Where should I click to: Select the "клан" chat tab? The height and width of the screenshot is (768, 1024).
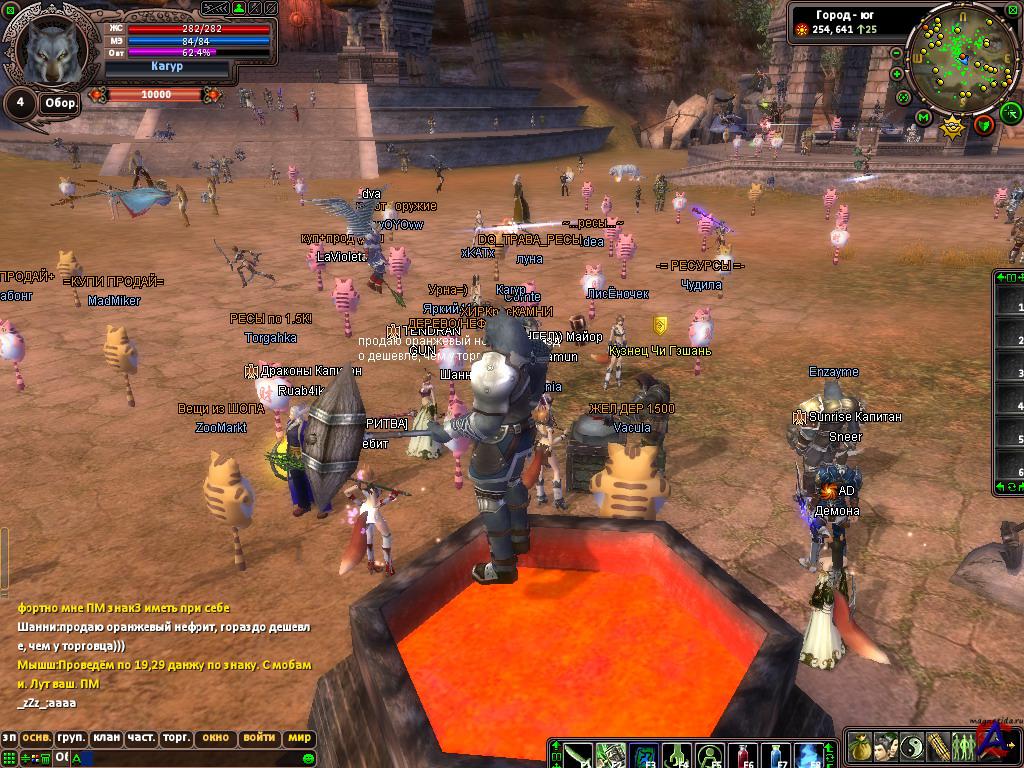coord(106,738)
